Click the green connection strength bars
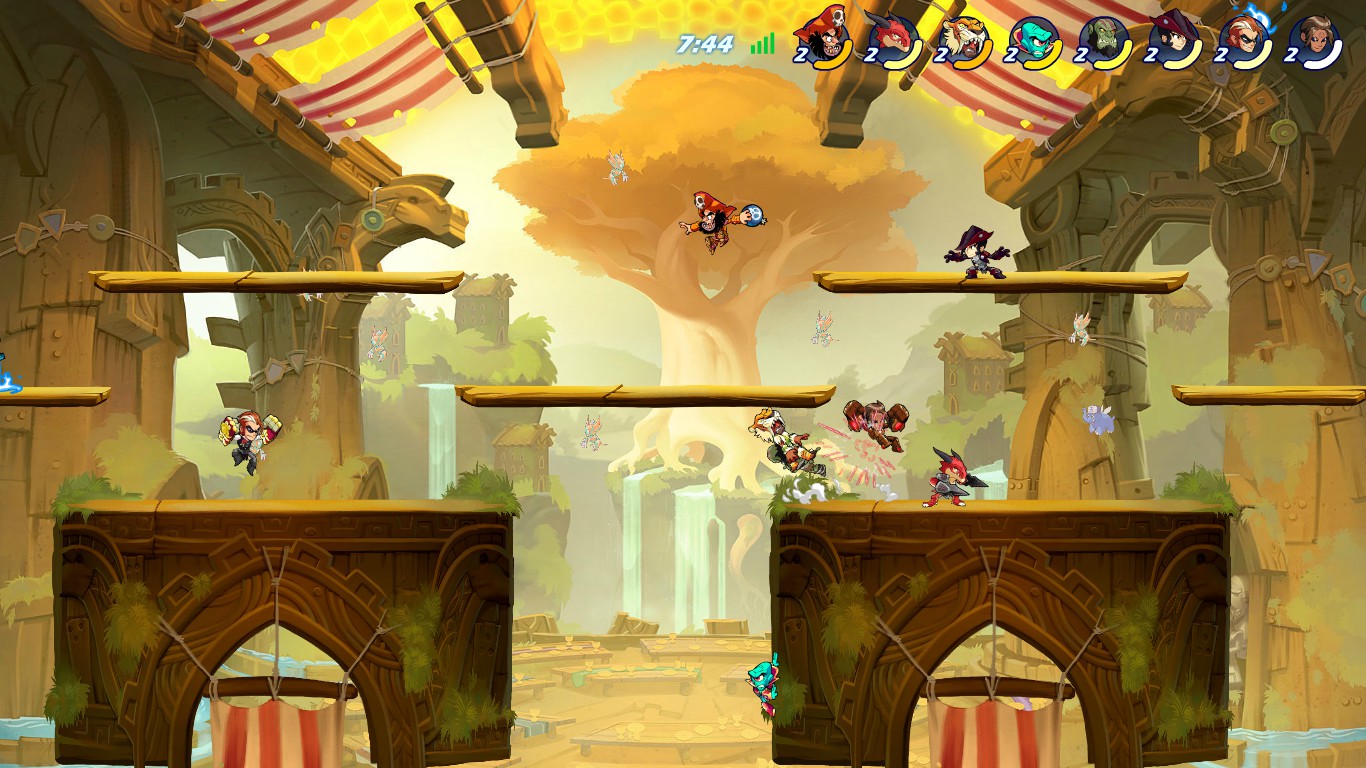Image resolution: width=1366 pixels, height=768 pixels. click(x=762, y=44)
